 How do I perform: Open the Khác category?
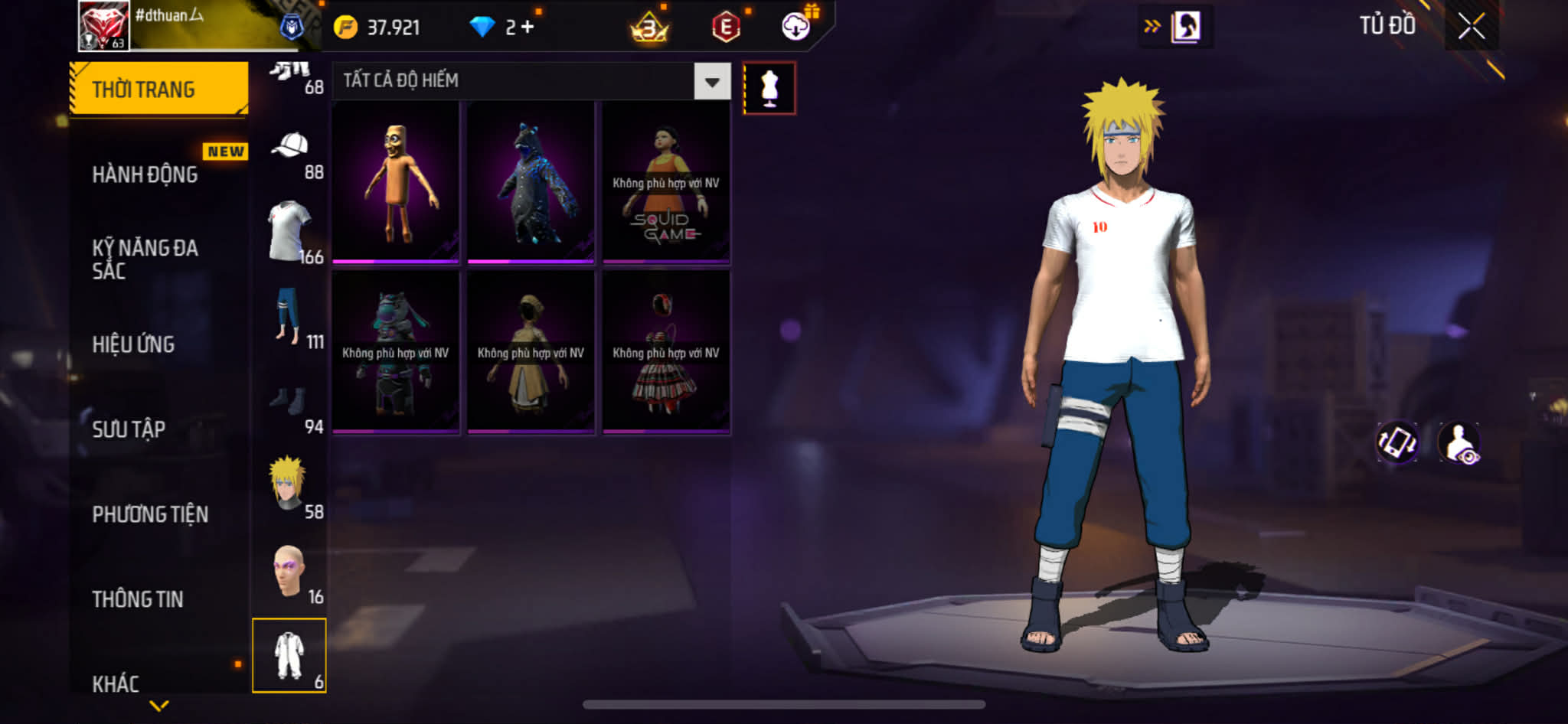(116, 683)
